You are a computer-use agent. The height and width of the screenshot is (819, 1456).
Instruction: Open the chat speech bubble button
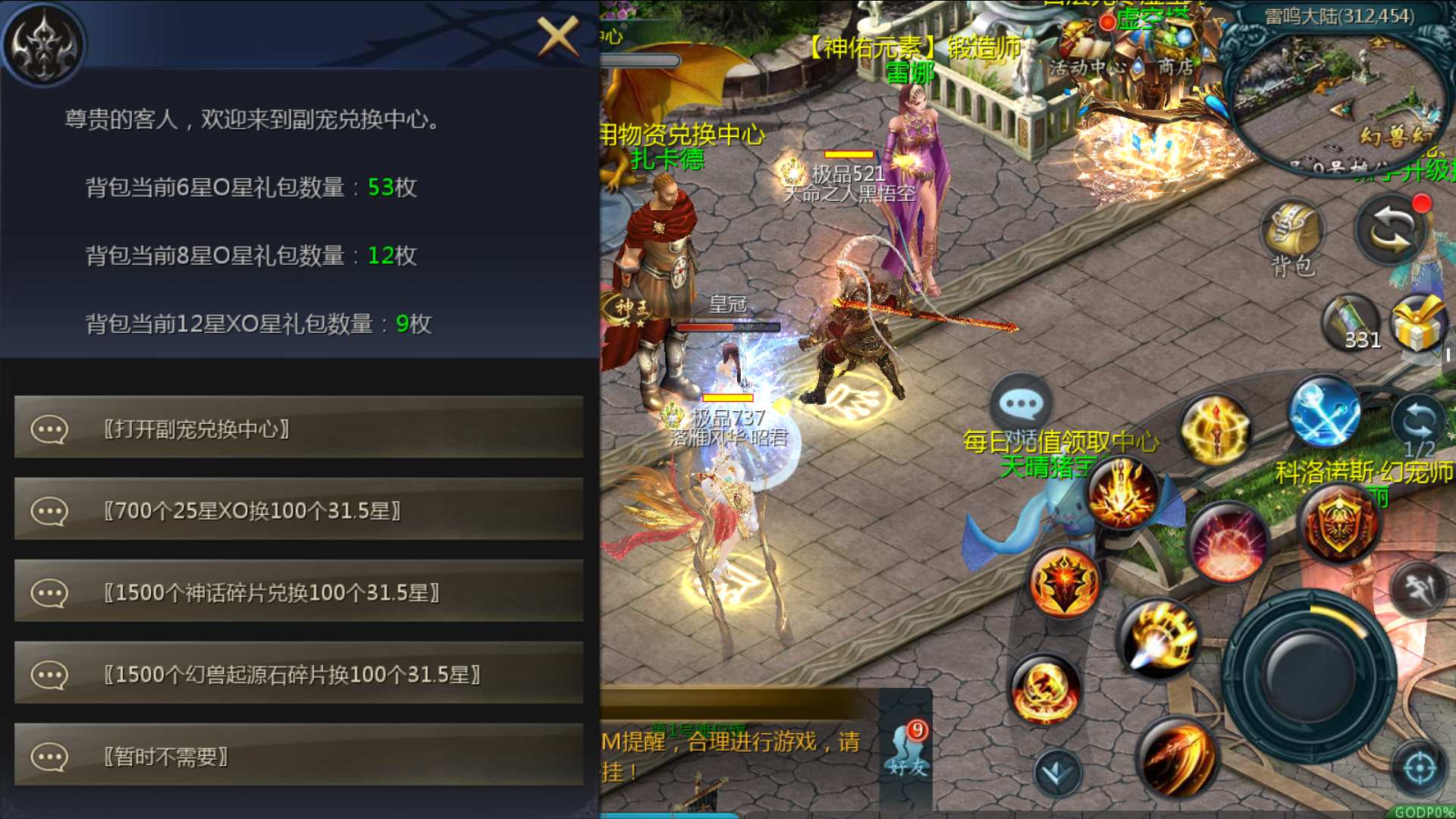[x=1021, y=404]
